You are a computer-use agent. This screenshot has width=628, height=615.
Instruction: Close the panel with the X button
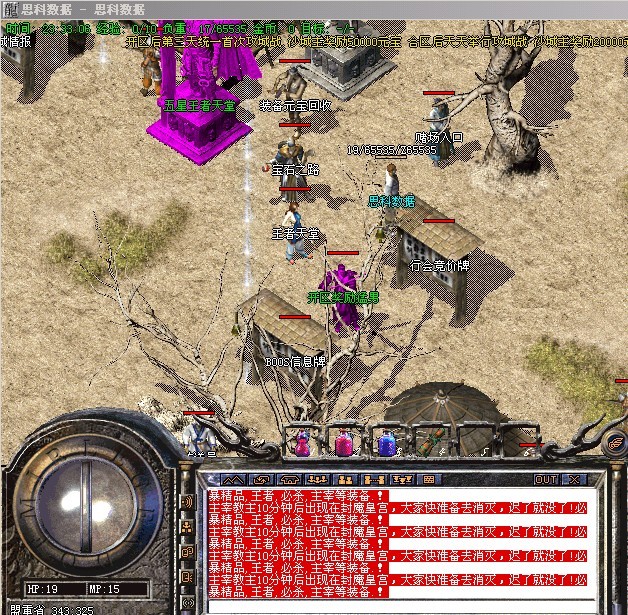pyautogui.click(x=573, y=480)
